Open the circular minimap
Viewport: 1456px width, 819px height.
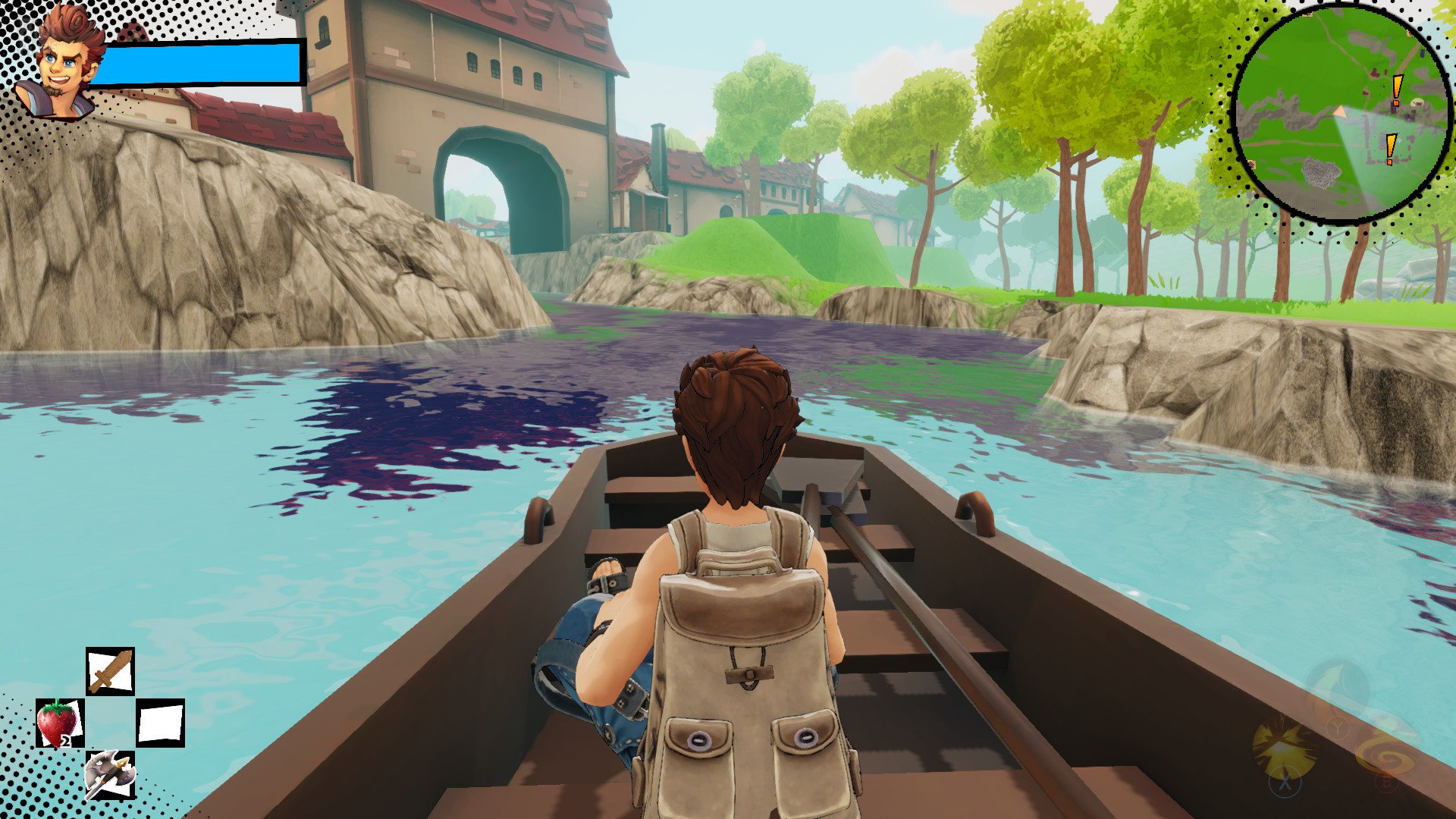1342,114
